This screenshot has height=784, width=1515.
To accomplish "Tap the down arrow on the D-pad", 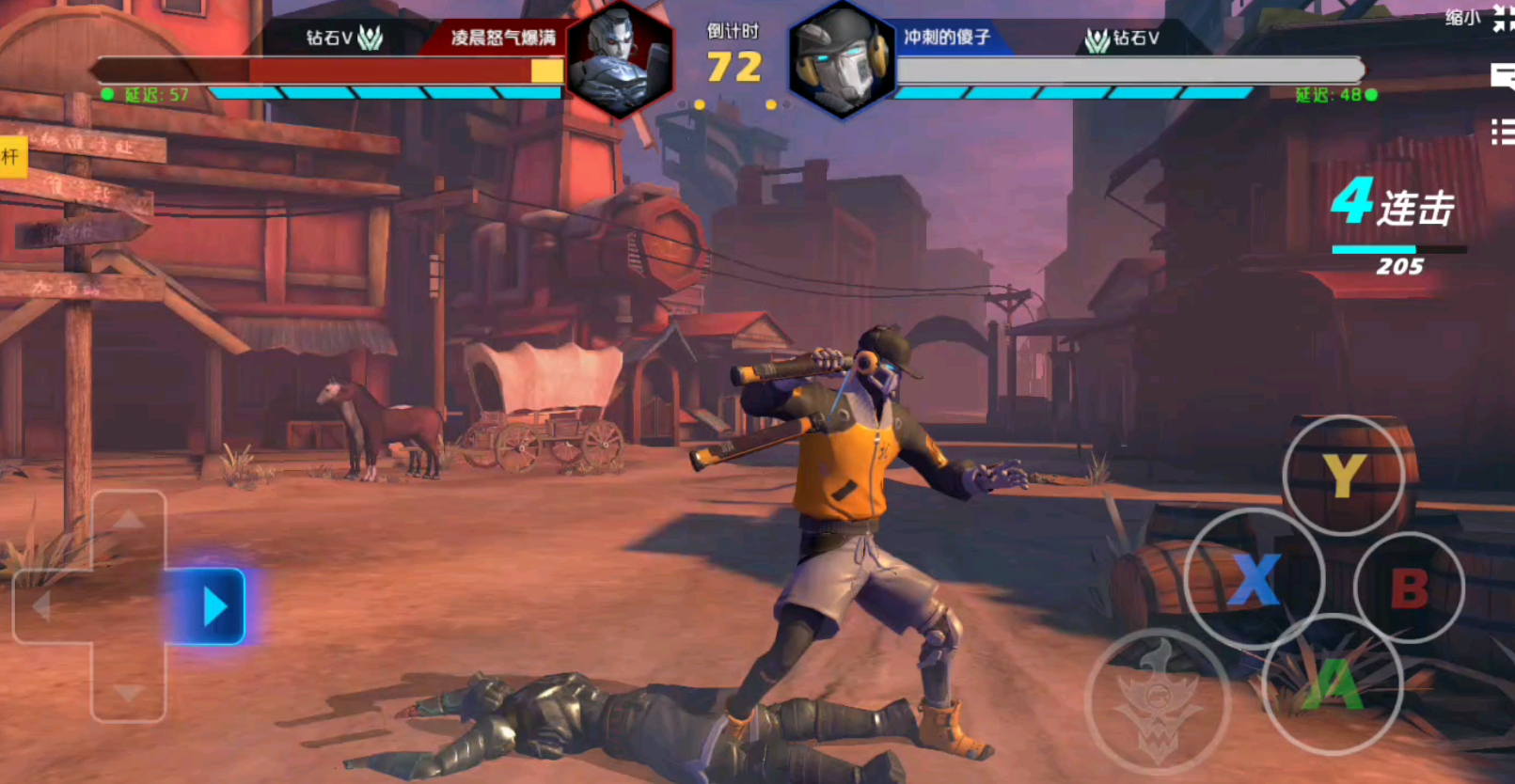I will (129, 694).
